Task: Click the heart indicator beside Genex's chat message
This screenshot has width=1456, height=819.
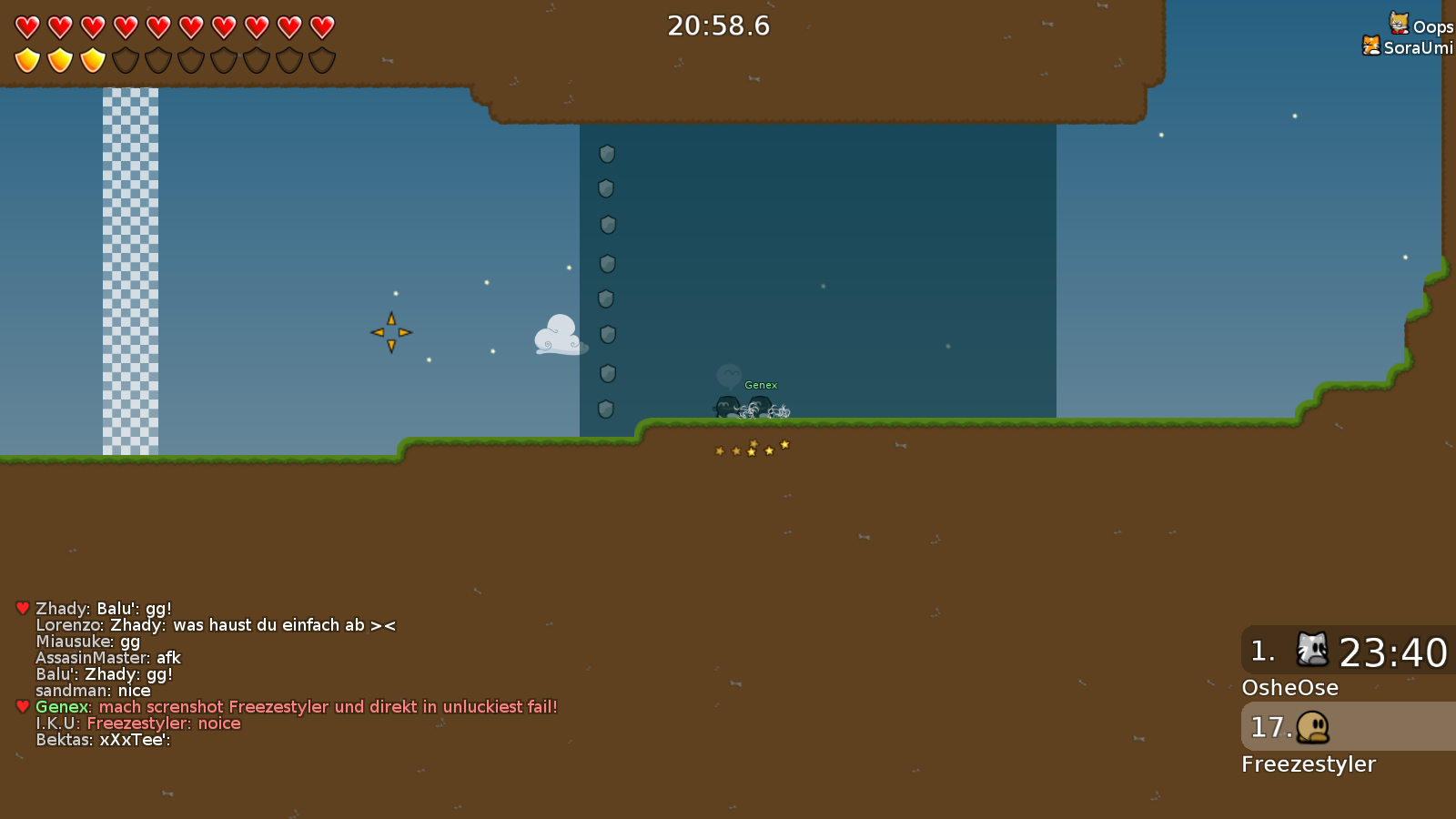Action: (x=20, y=704)
